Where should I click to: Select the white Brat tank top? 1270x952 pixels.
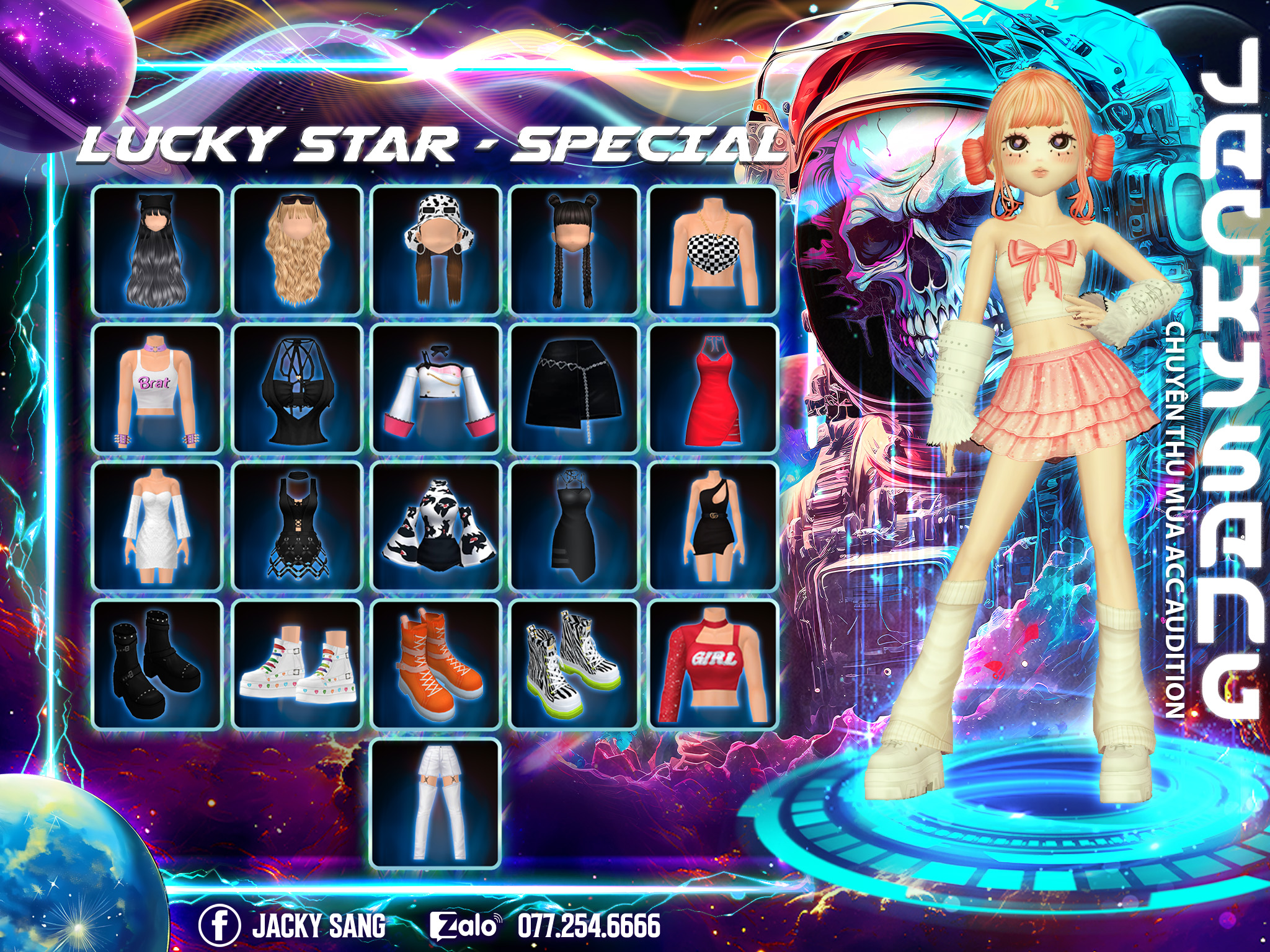click(x=157, y=389)
